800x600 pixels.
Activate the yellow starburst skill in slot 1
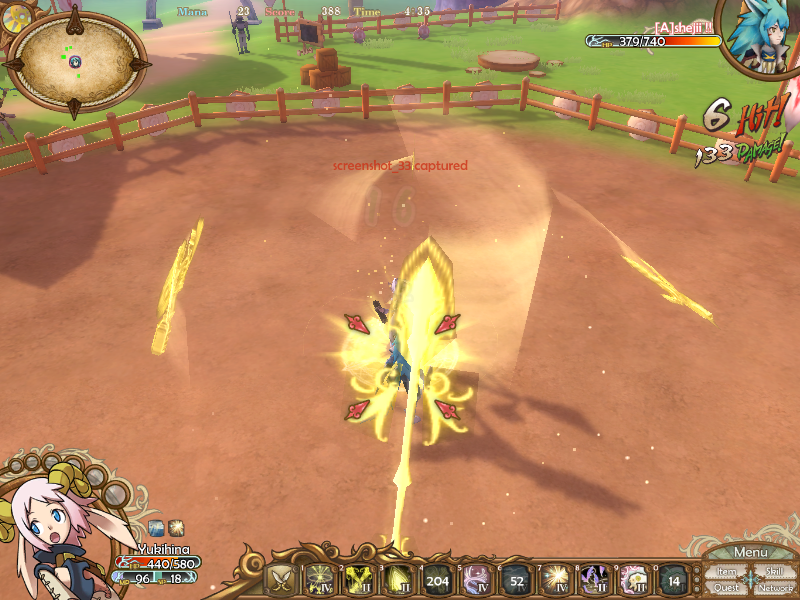(320, 580)
